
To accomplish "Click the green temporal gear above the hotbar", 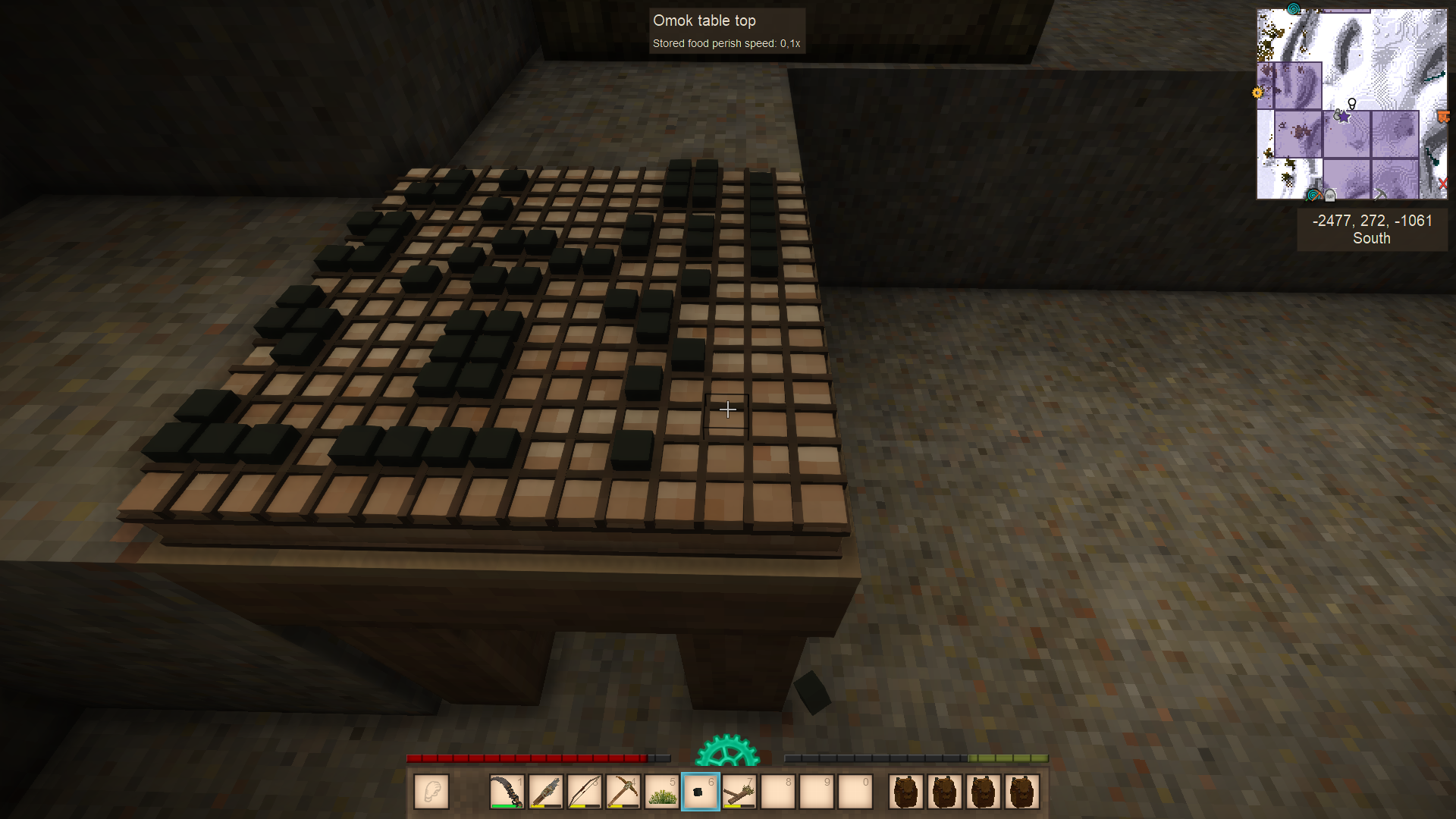I will pos(728,755).
